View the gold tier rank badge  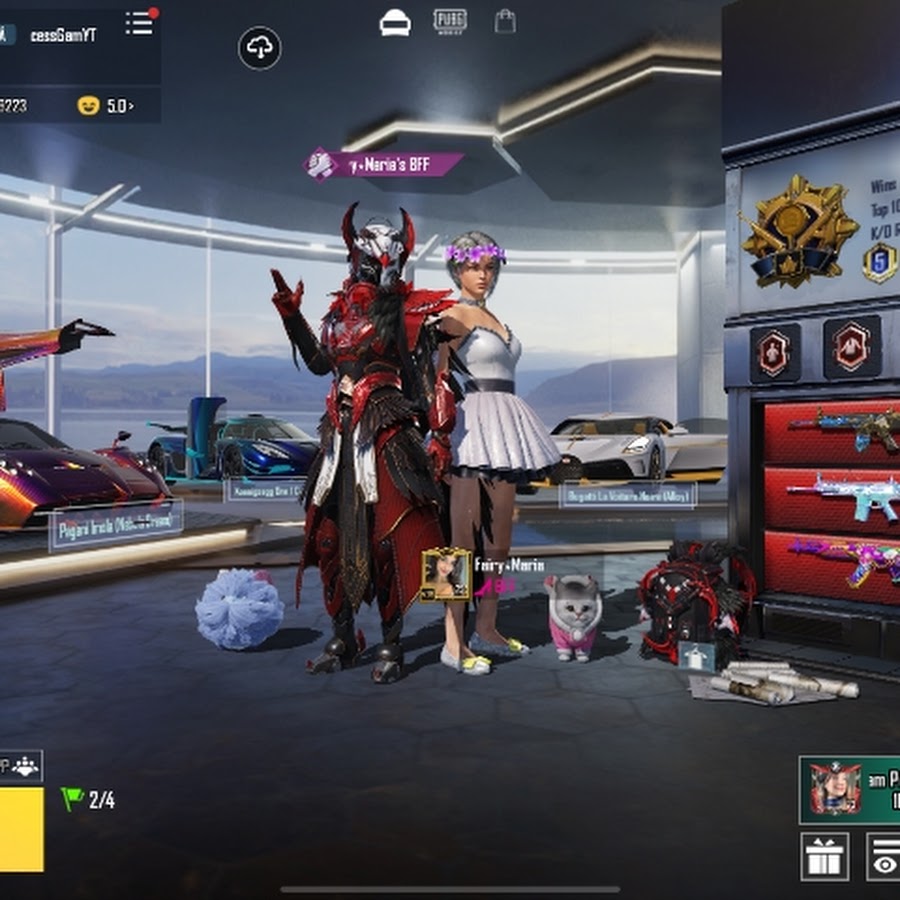point(799,232)
